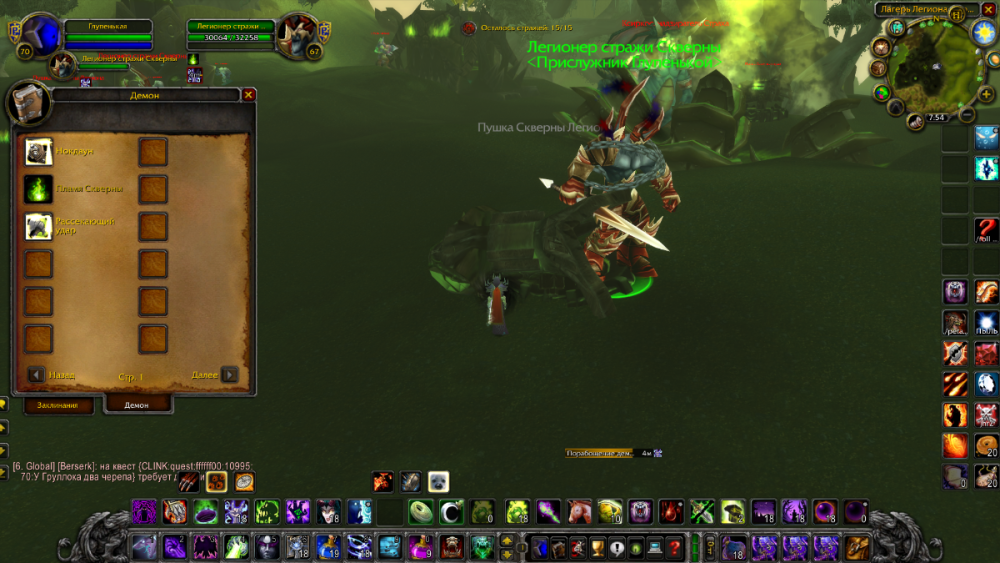Screen dimensions: 1000x563
Task: Close the Демон spellbook window
Action: pyautogui.click(x=249, y=95)
